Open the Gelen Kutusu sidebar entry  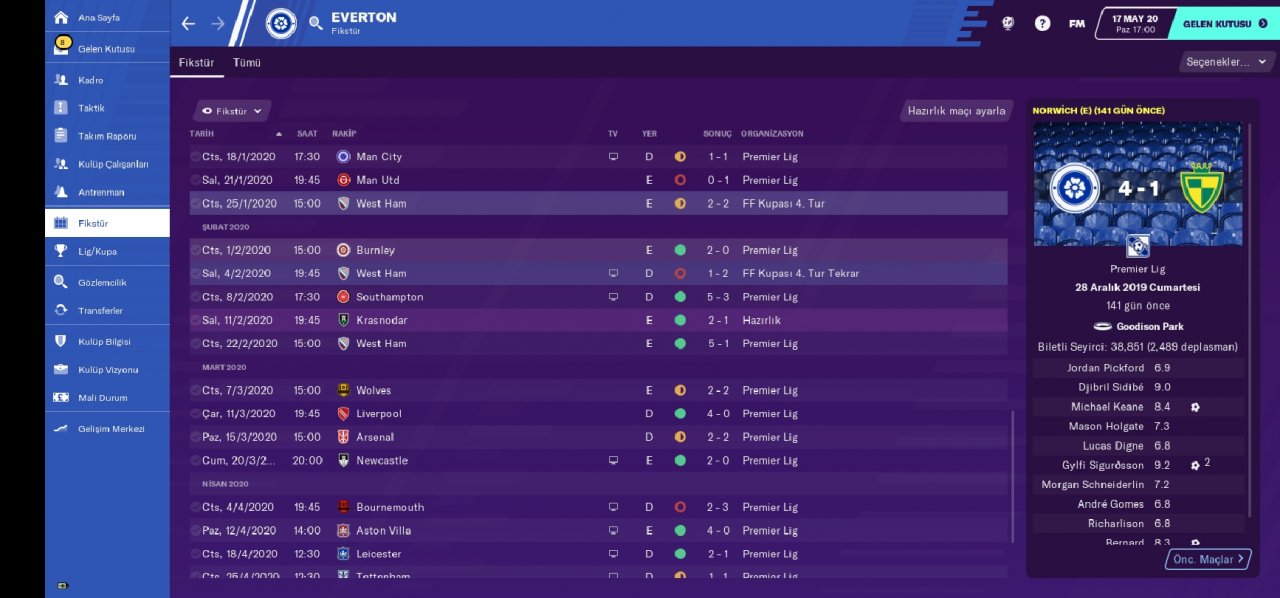(x=105, y=49)
